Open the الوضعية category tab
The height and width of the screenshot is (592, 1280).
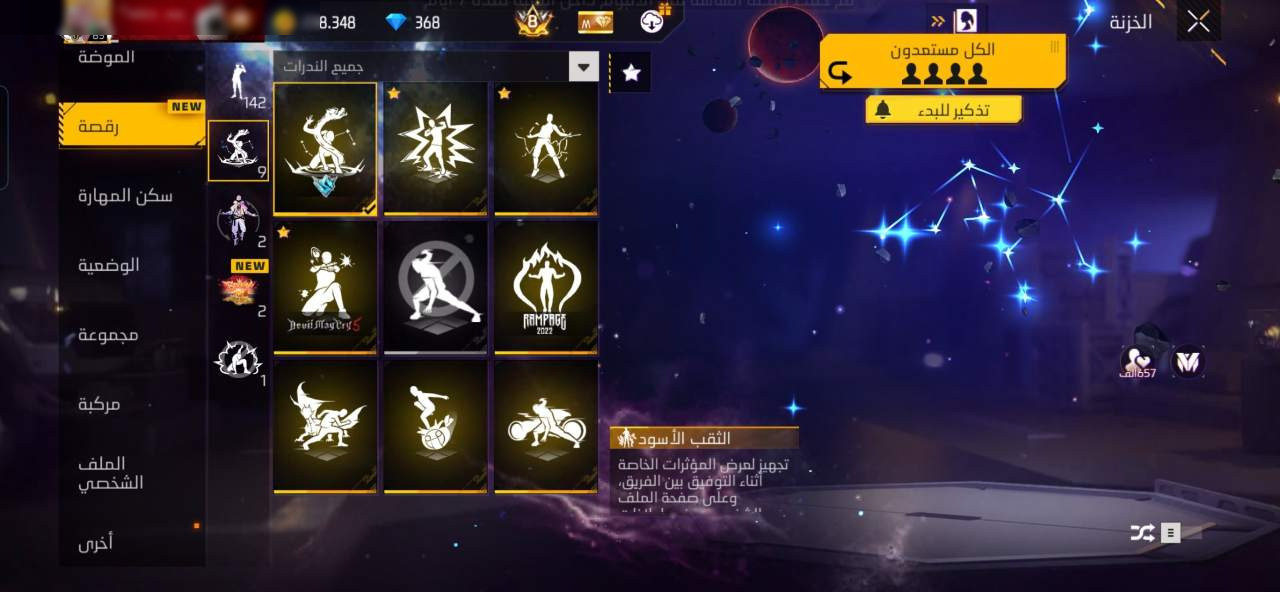pyautogui.click(x=109, y=265)
